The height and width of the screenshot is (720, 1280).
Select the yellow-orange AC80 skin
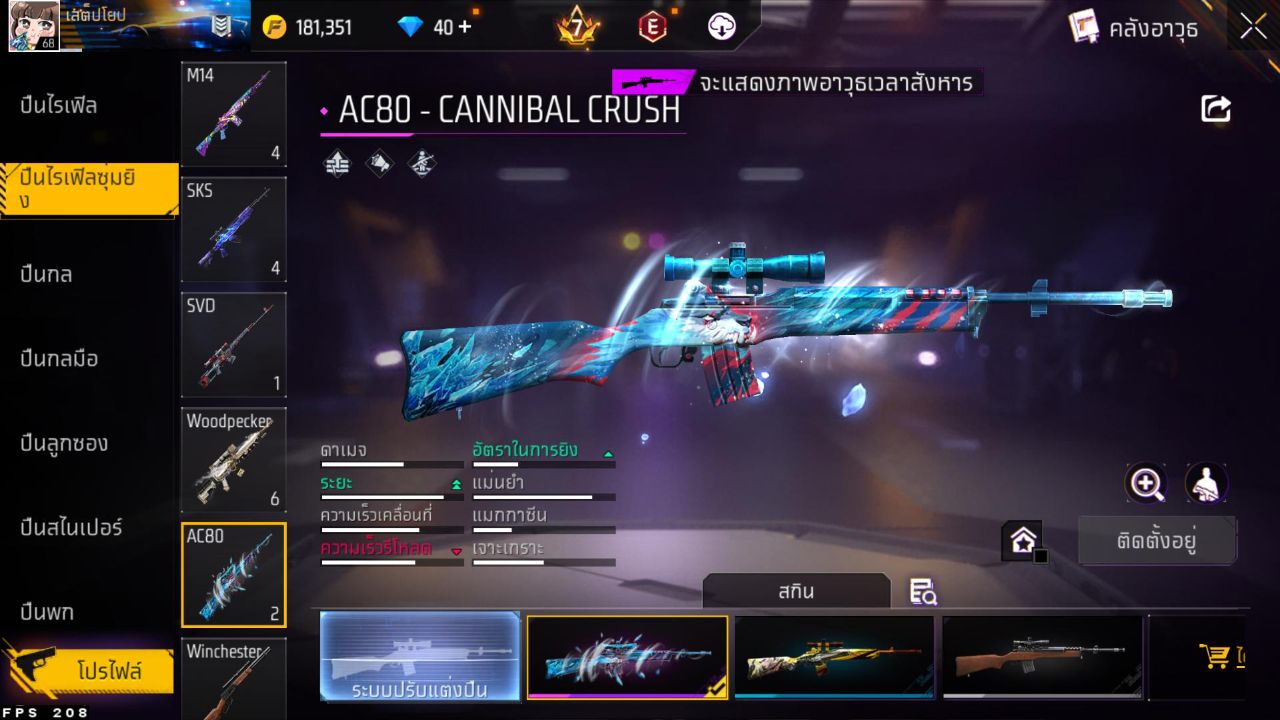834,656
